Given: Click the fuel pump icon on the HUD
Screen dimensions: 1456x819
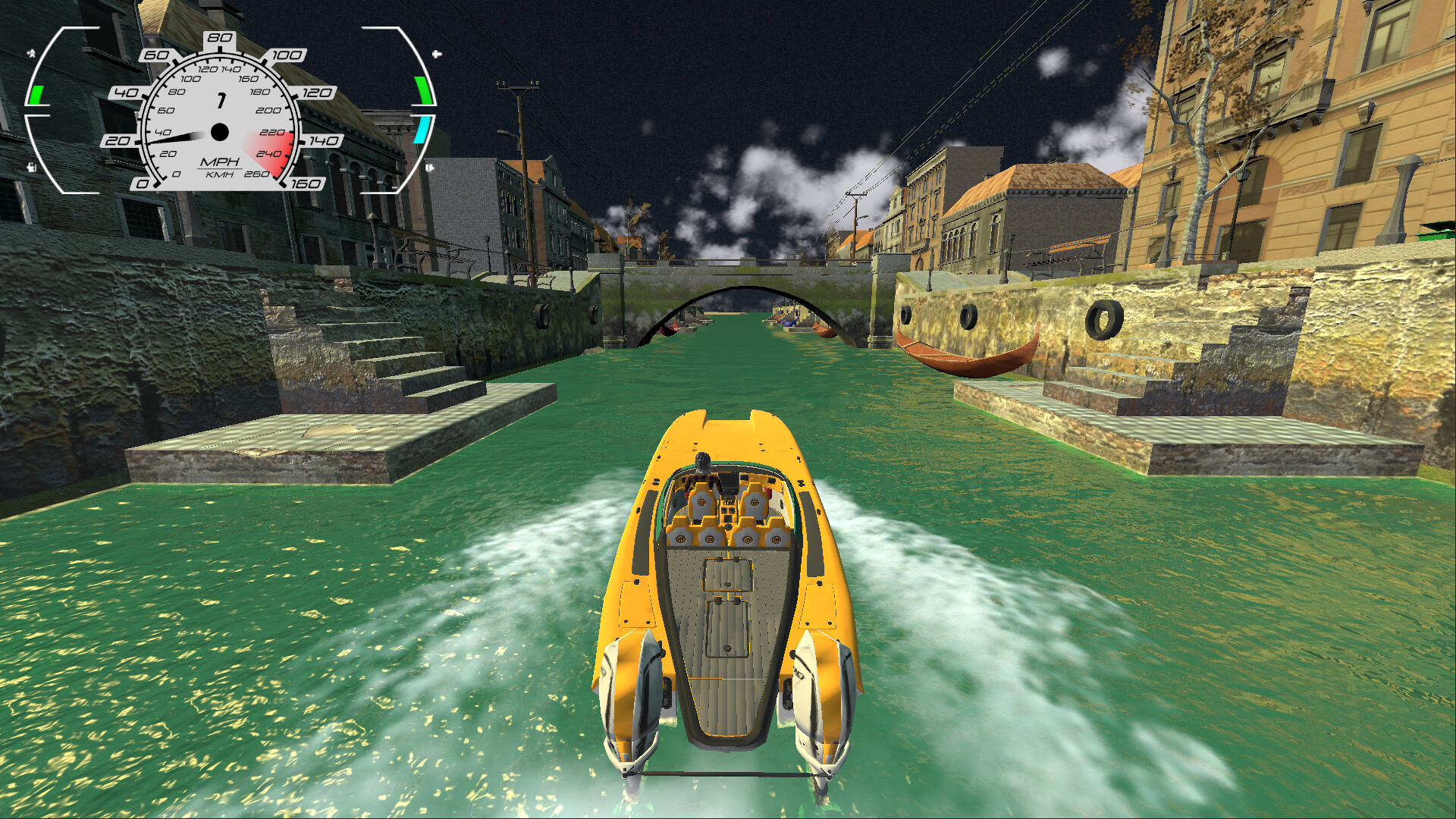Looking at the screenshot, I should click(32, 167).
